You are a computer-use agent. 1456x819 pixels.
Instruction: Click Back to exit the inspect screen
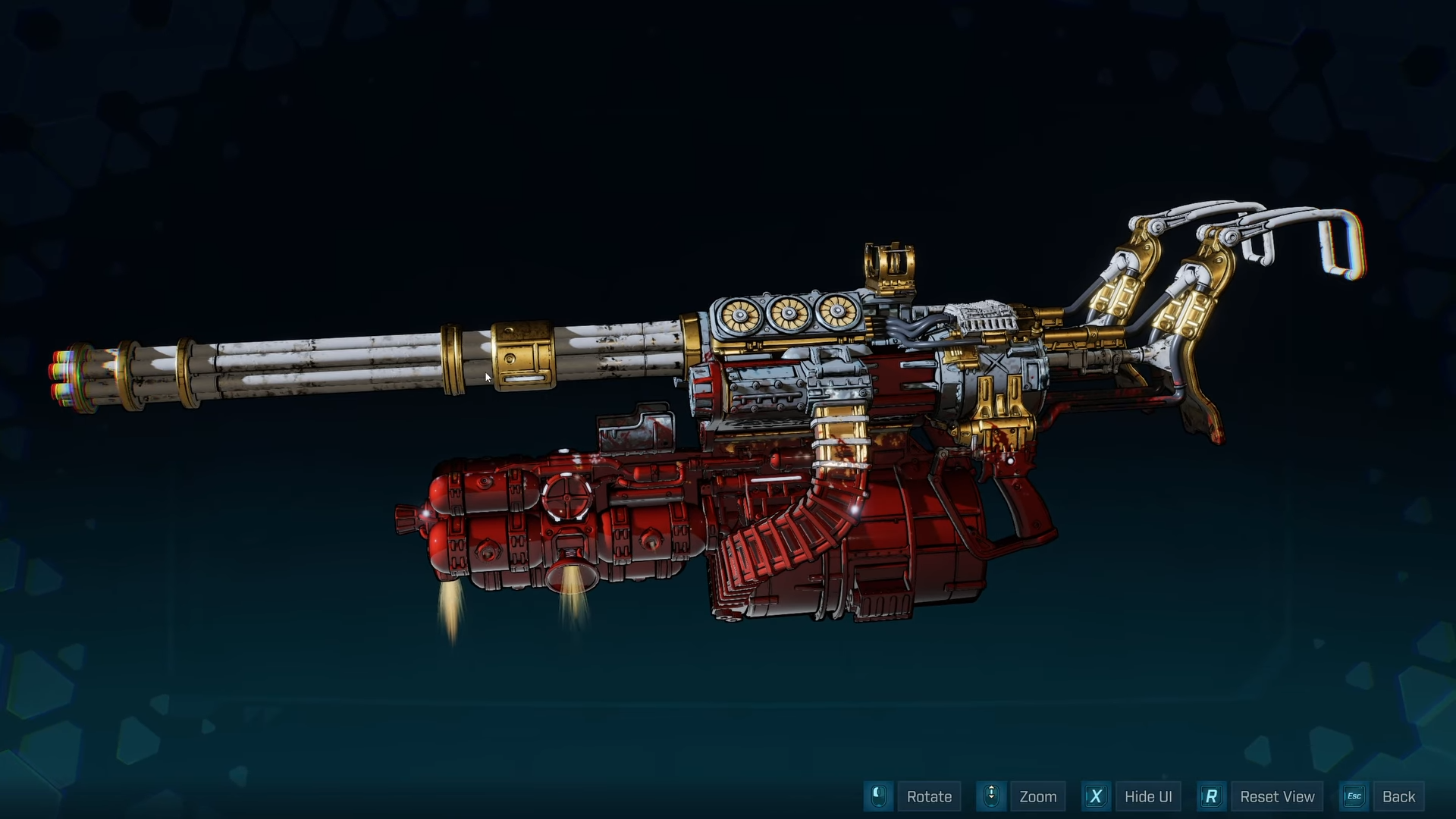(x=1399, y=796)
